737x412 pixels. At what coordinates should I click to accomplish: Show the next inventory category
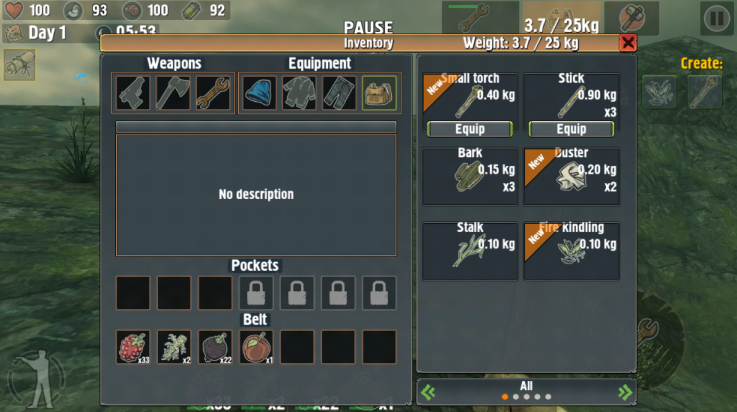(625, 392)
